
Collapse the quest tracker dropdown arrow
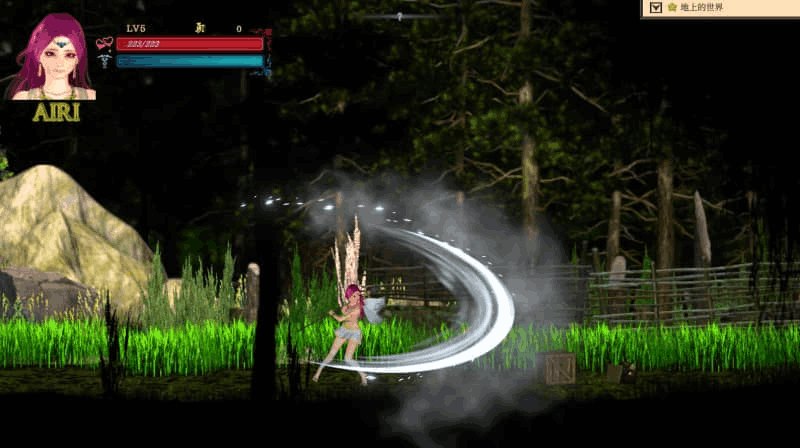click(655, 8)
